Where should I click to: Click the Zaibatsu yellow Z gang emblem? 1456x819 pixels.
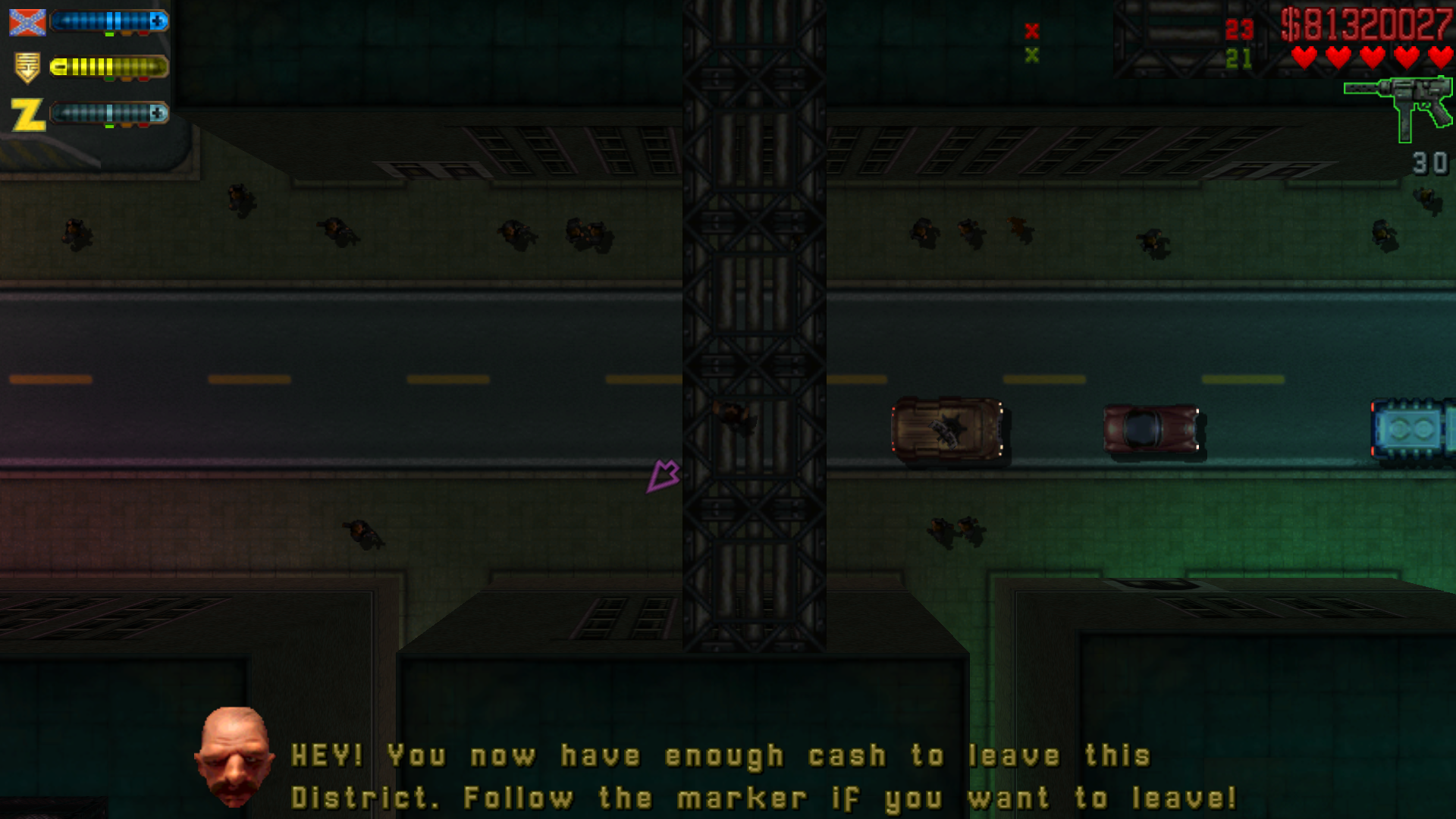pos(28,115)
